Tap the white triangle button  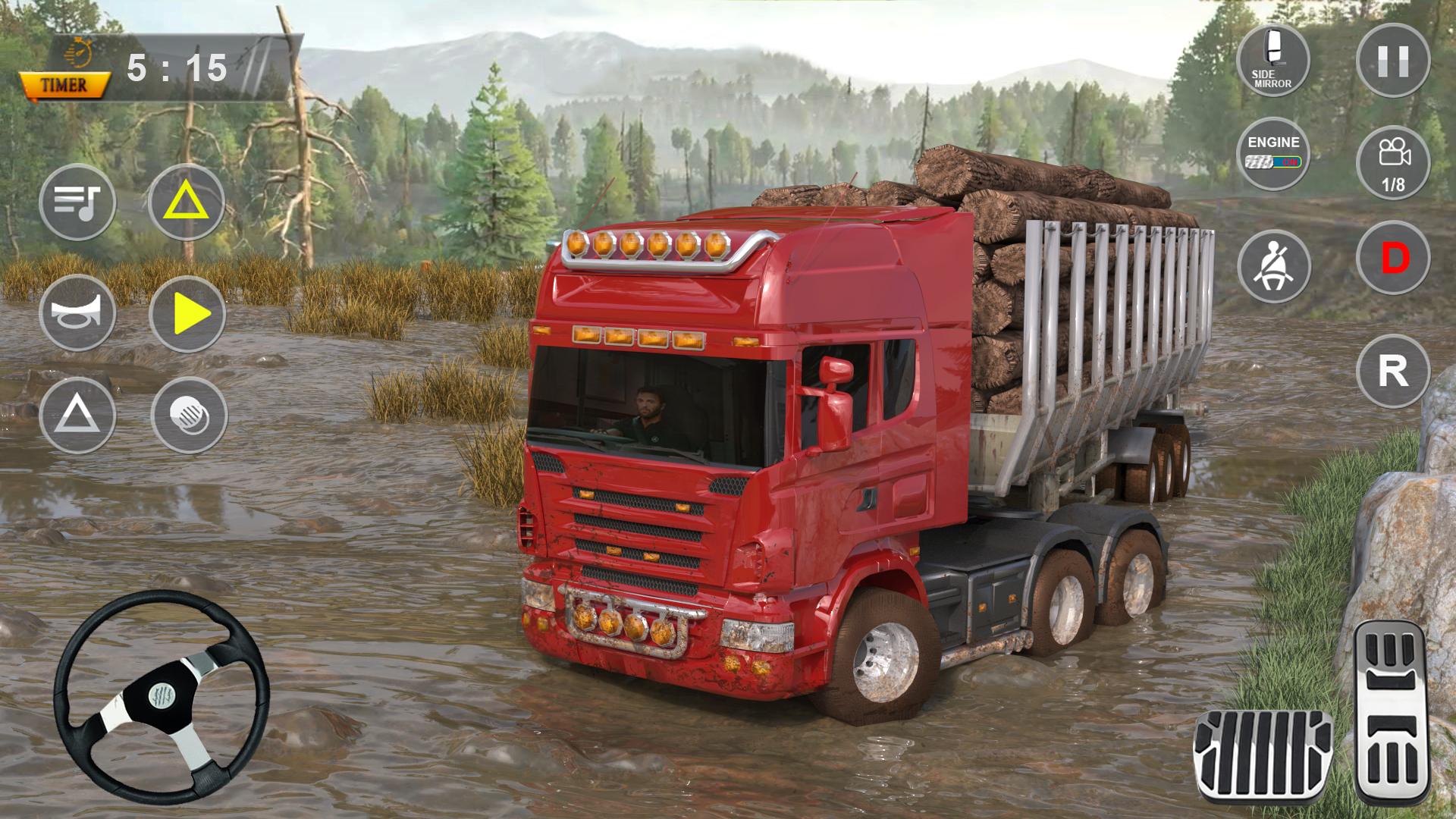(77, 416)
